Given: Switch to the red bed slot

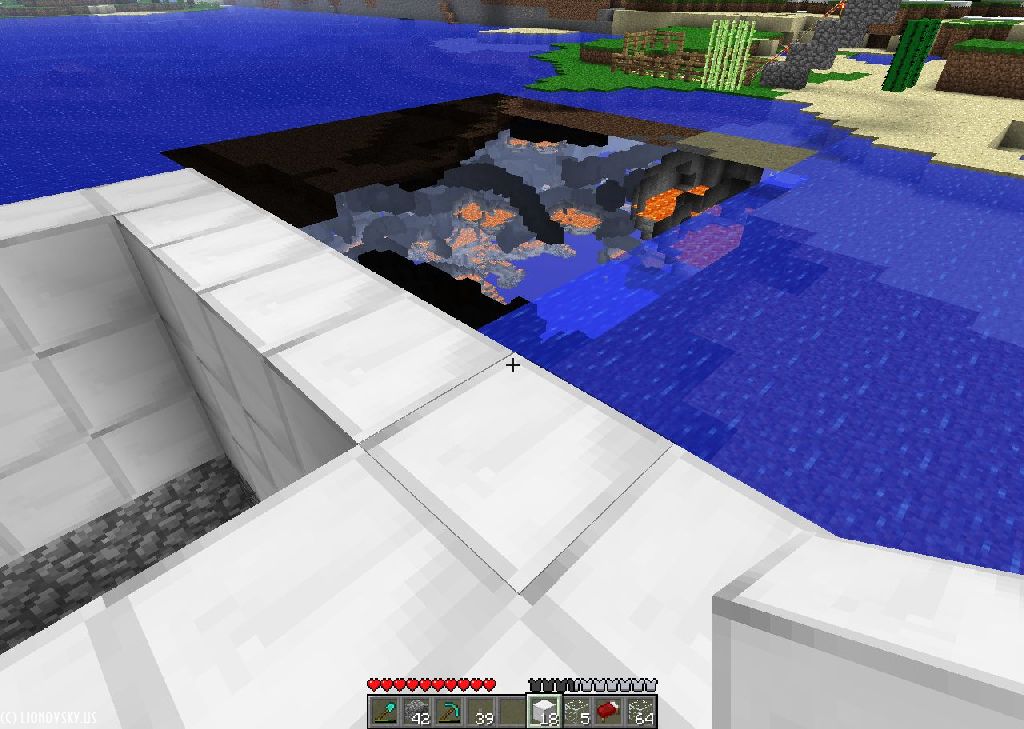Looking at the screenshot, I should 607,712.
